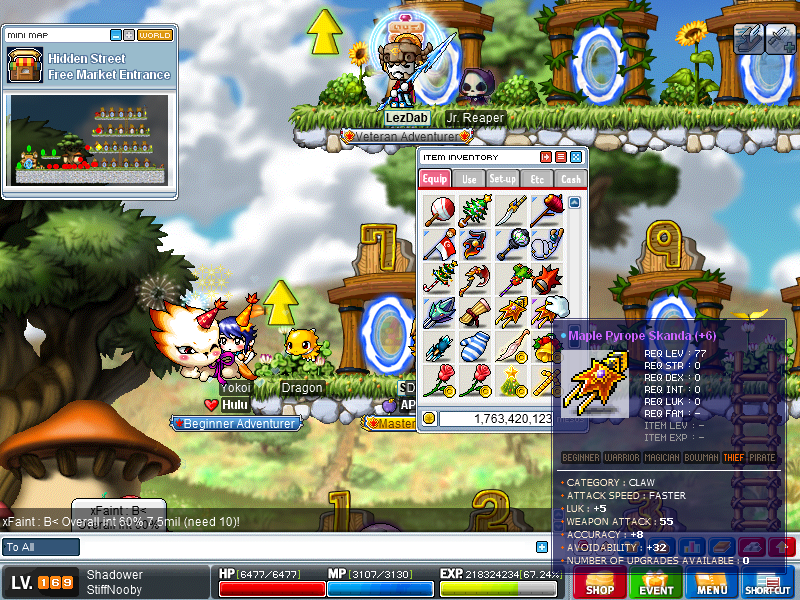Image resolution: width=800 pixels, height=600 pixels.
Task: Select the Equip inventory tab
Action: click(435, 179)
